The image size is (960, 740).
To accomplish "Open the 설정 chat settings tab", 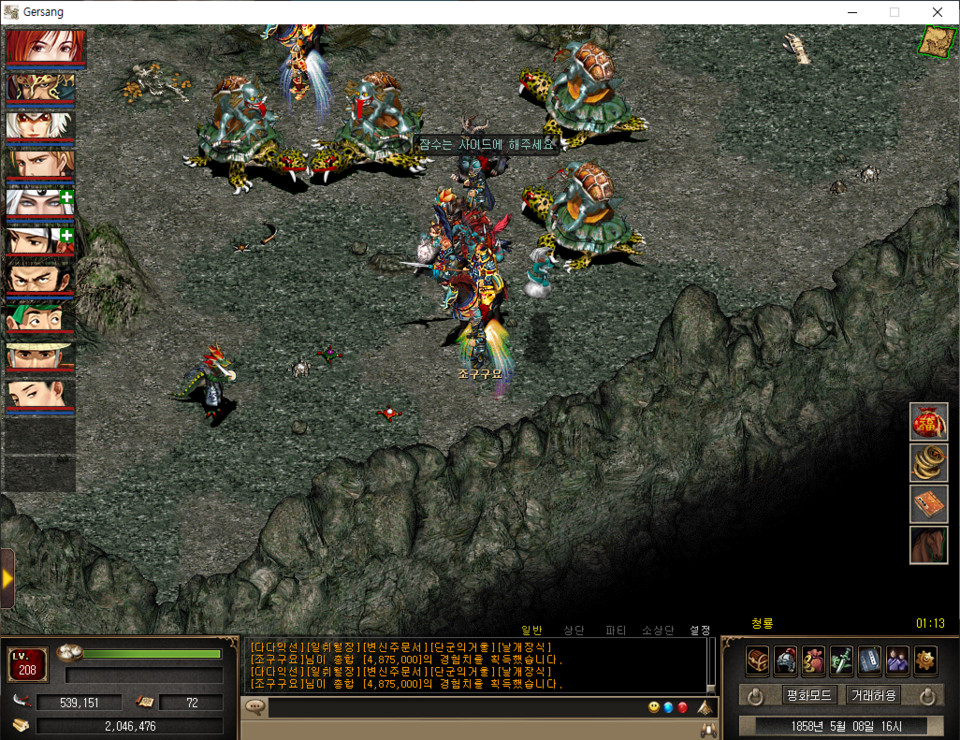I will pos(700,630).
